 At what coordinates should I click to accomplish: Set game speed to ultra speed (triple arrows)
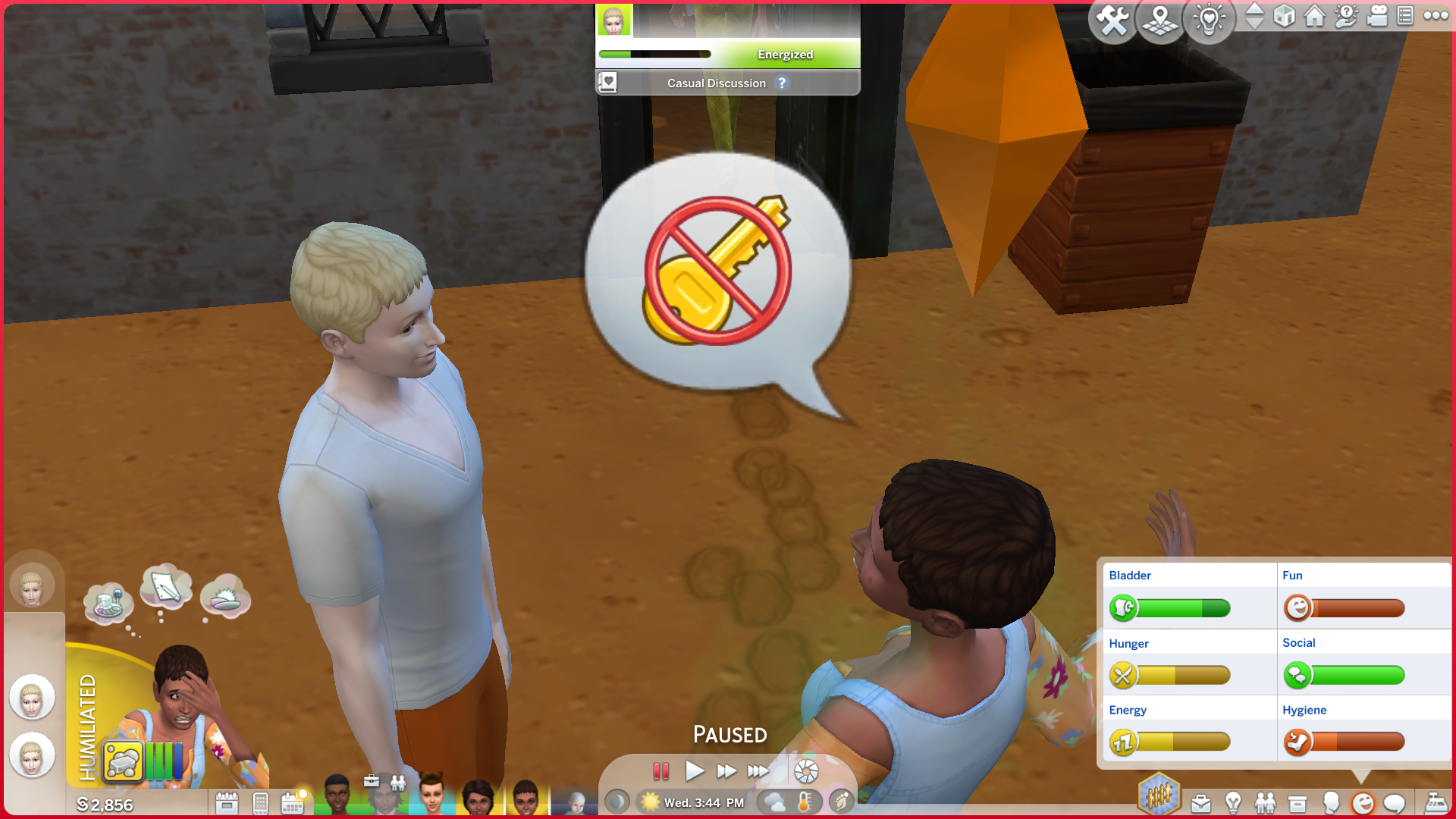point(758,771)
